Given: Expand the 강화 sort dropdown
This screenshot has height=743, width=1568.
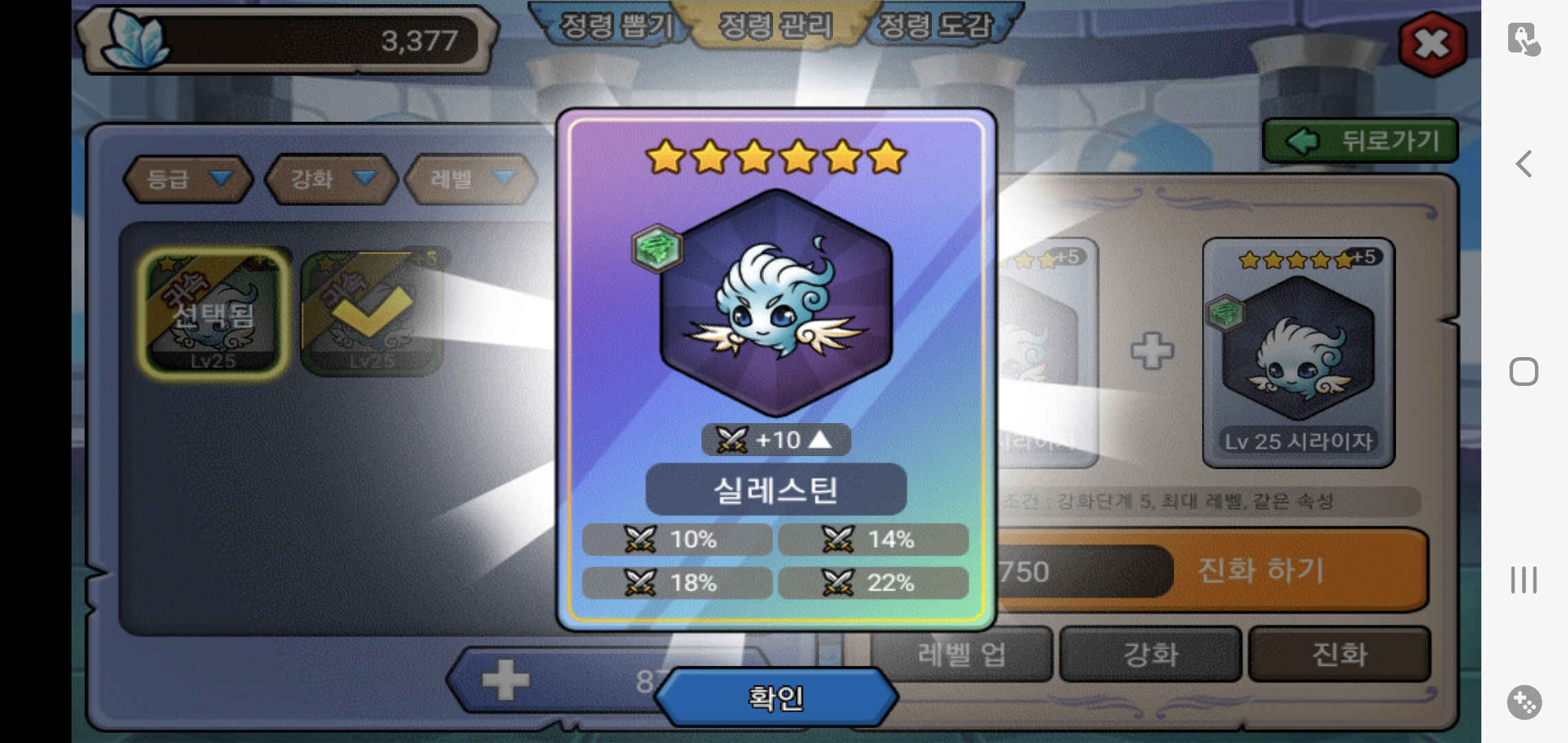Looking at the screenshot, I should click(x=331, y=179).
